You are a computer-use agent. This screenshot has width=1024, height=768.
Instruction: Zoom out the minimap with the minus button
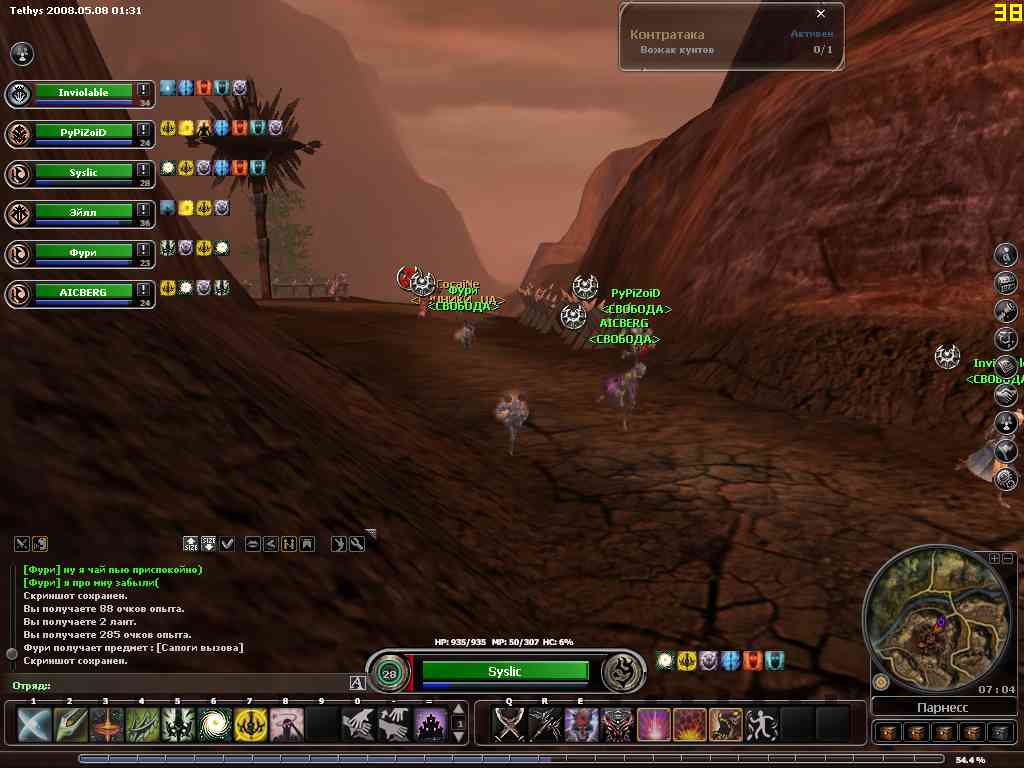1008,558
